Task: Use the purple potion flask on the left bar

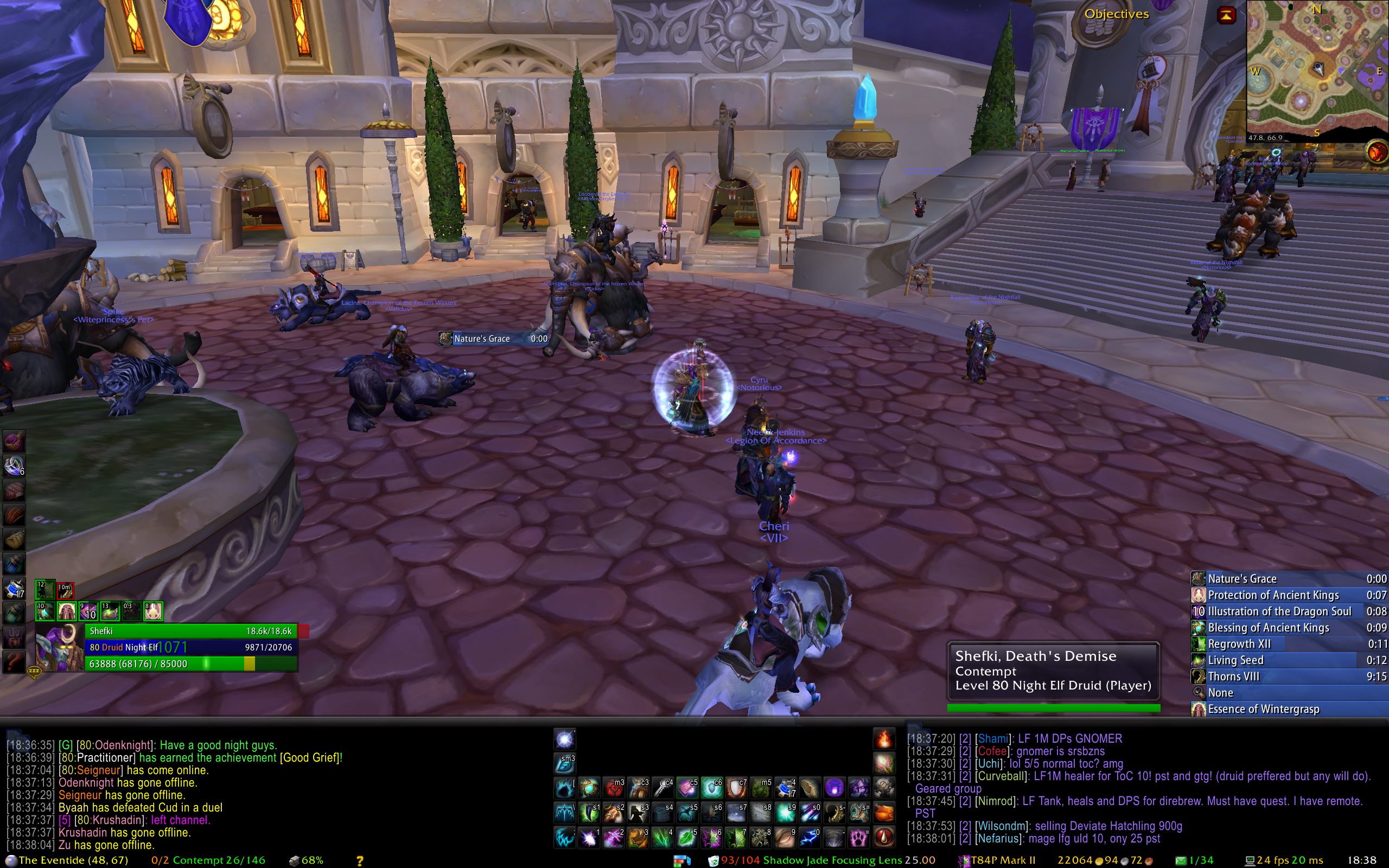Action: [14, 441]
